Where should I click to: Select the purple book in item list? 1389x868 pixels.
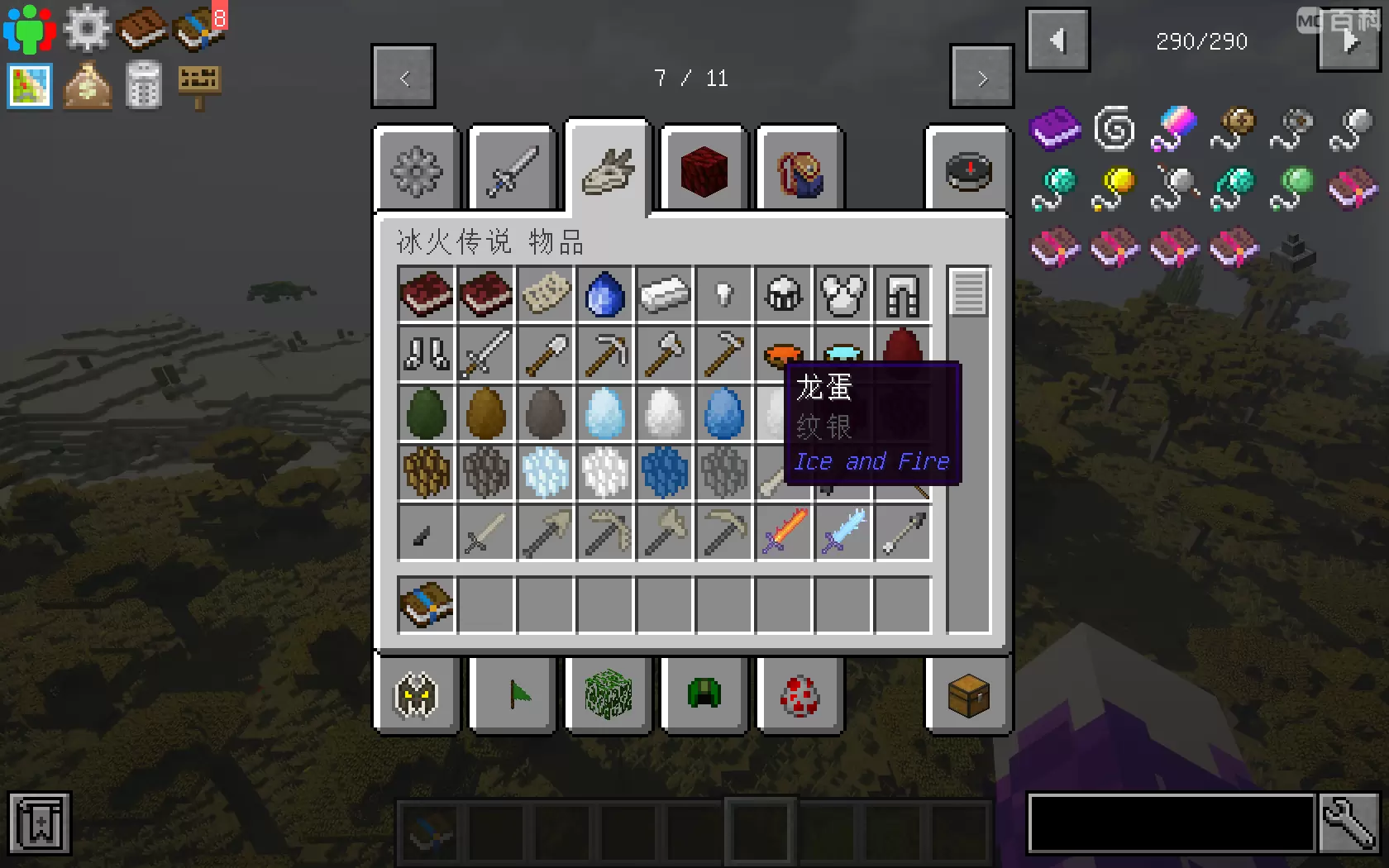(1055, 129)
